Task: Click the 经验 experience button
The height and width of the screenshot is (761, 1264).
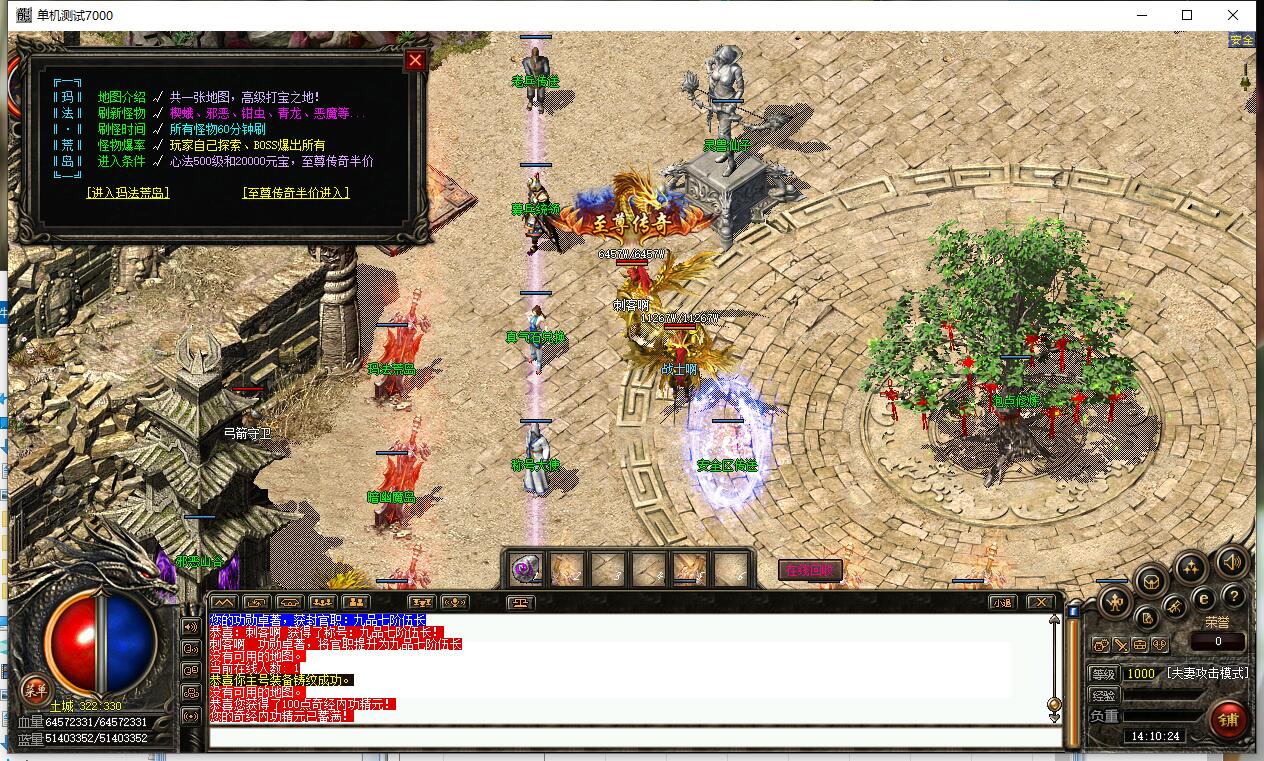Action: [x=1102, y=695]
